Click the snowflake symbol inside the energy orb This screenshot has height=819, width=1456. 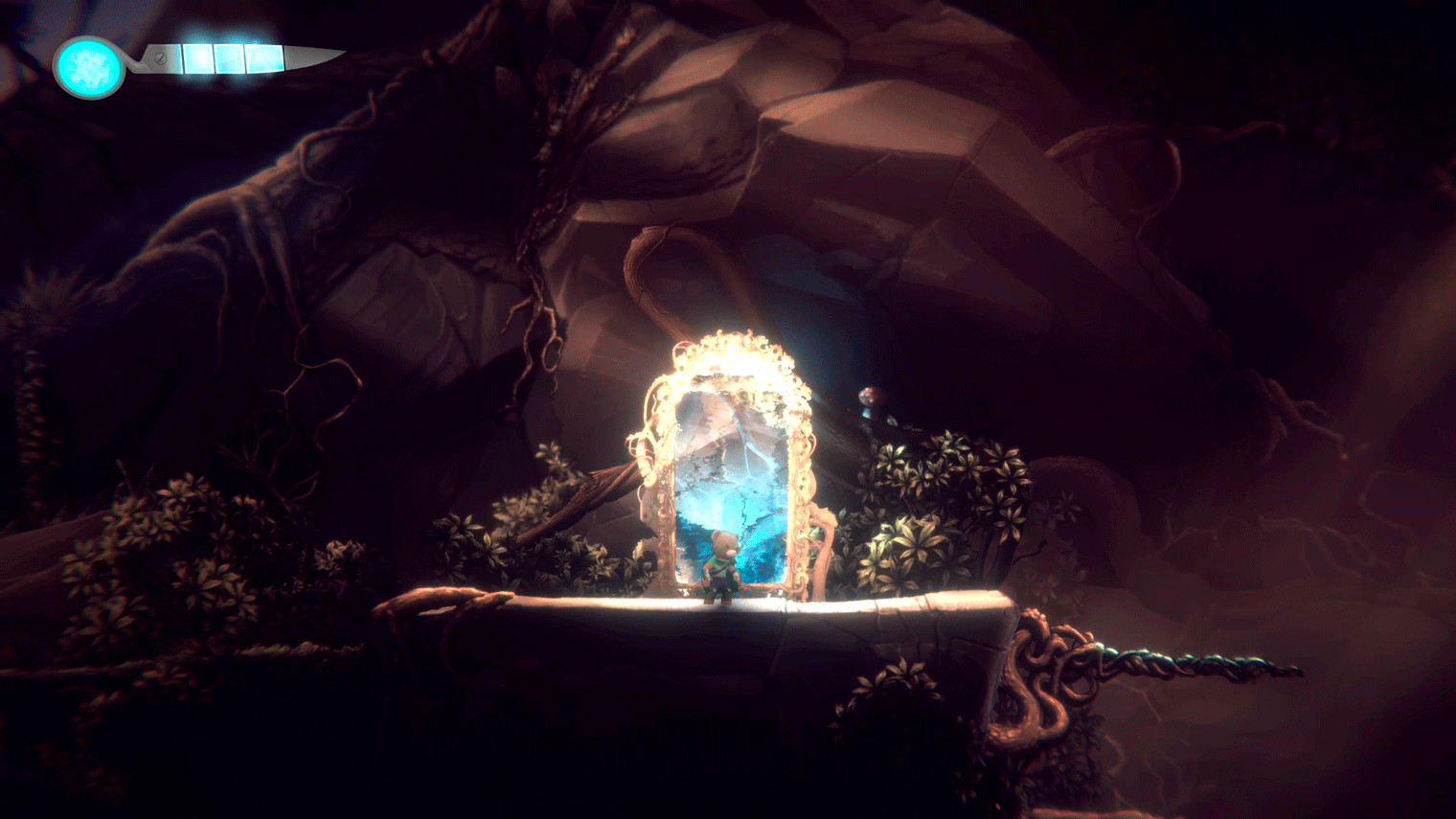[91, 65]
